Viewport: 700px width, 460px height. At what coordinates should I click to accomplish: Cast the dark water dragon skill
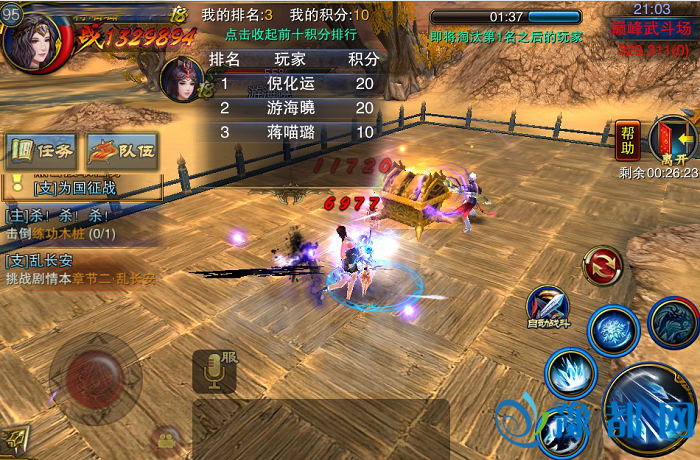coord(673,322)
